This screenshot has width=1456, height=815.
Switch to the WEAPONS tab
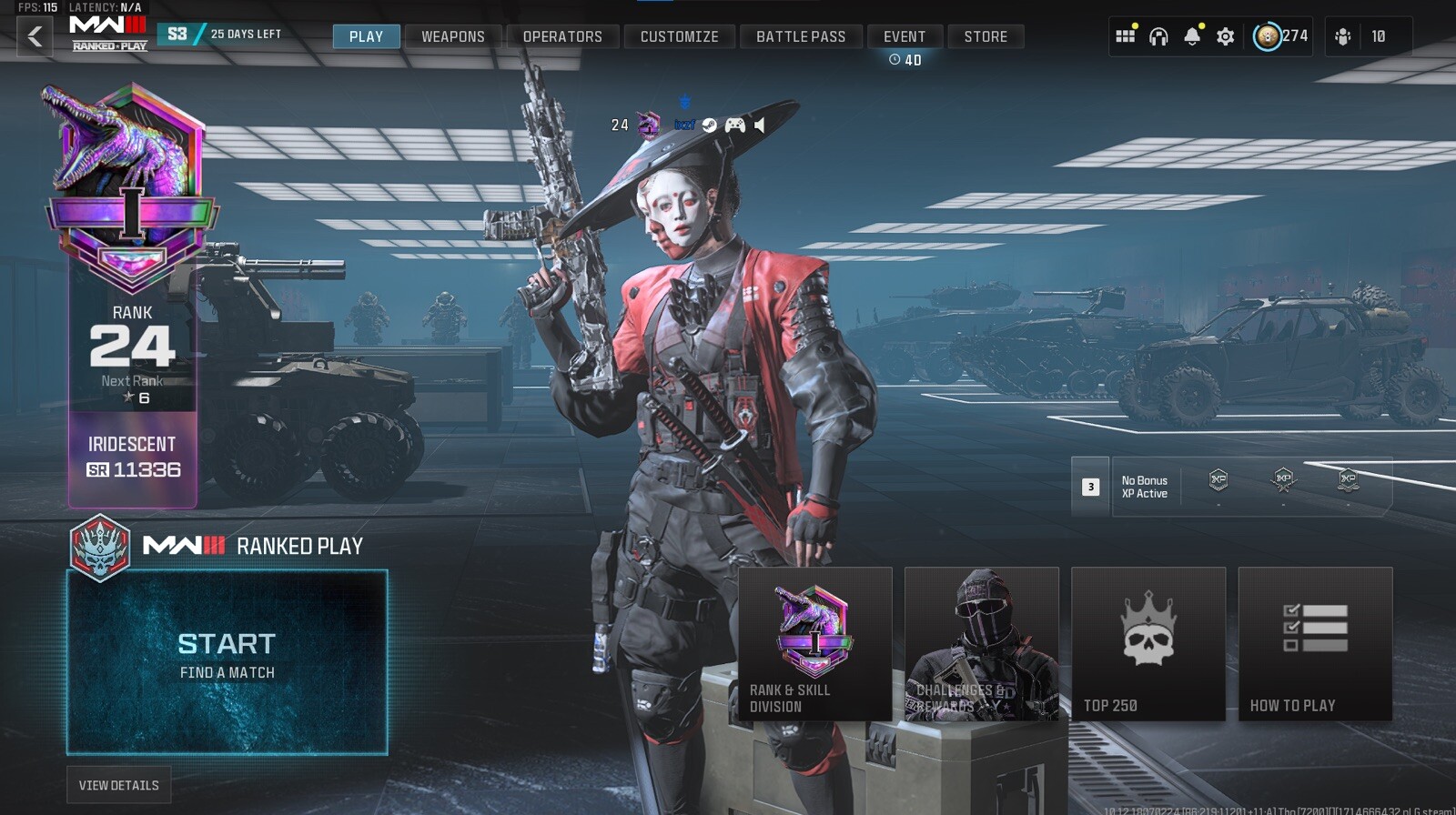[452, 36]
